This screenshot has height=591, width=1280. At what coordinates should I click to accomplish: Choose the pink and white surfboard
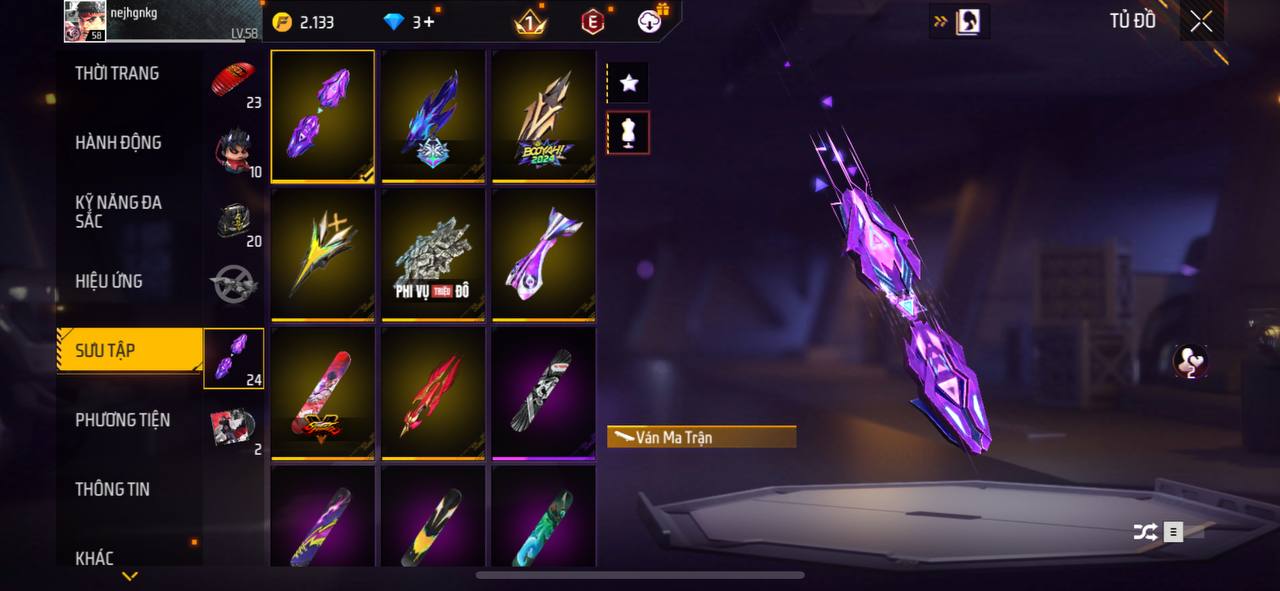(x=543, y=254)
